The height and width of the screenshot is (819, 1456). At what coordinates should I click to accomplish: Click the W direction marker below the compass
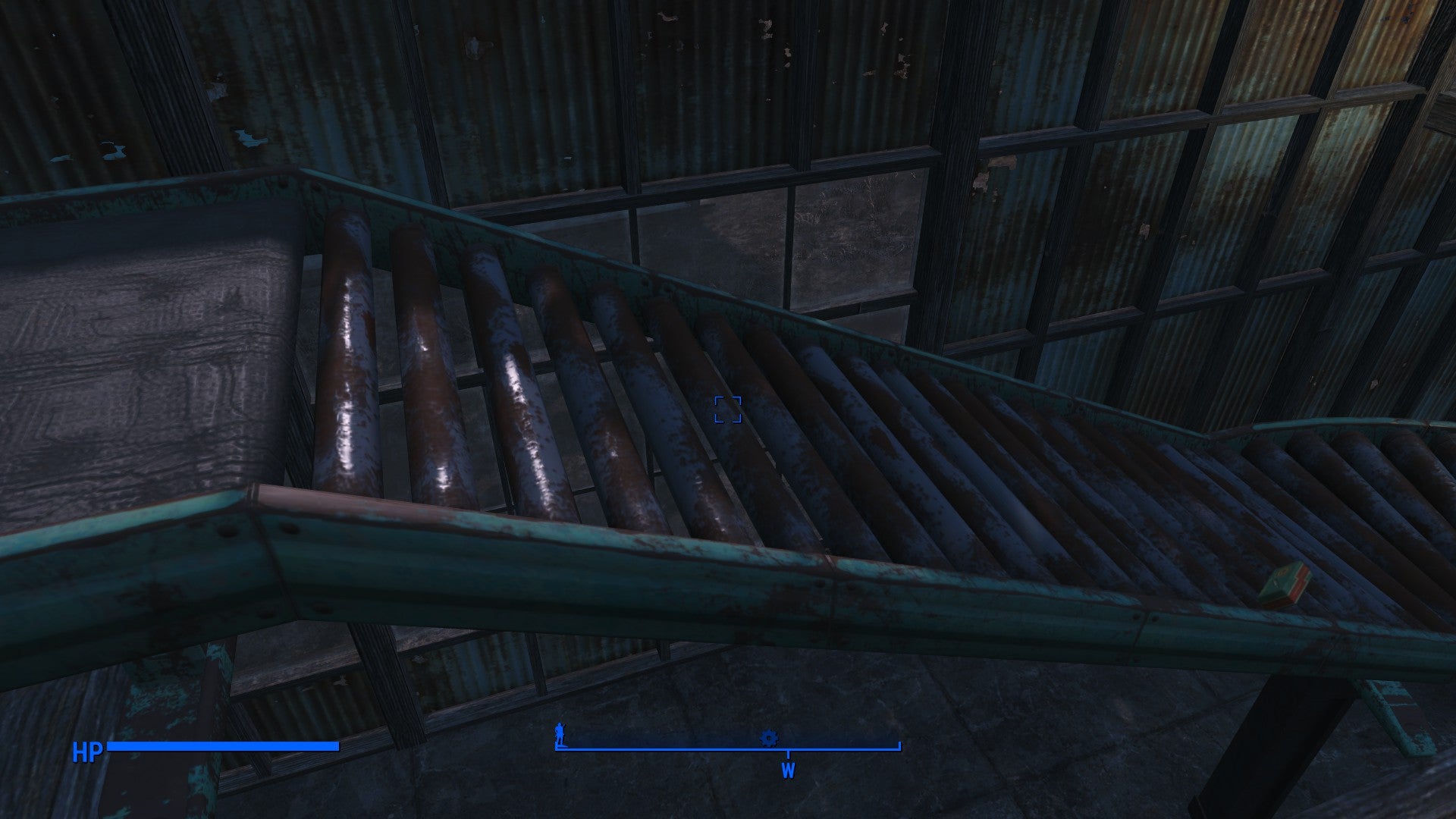tap(789, 770)
